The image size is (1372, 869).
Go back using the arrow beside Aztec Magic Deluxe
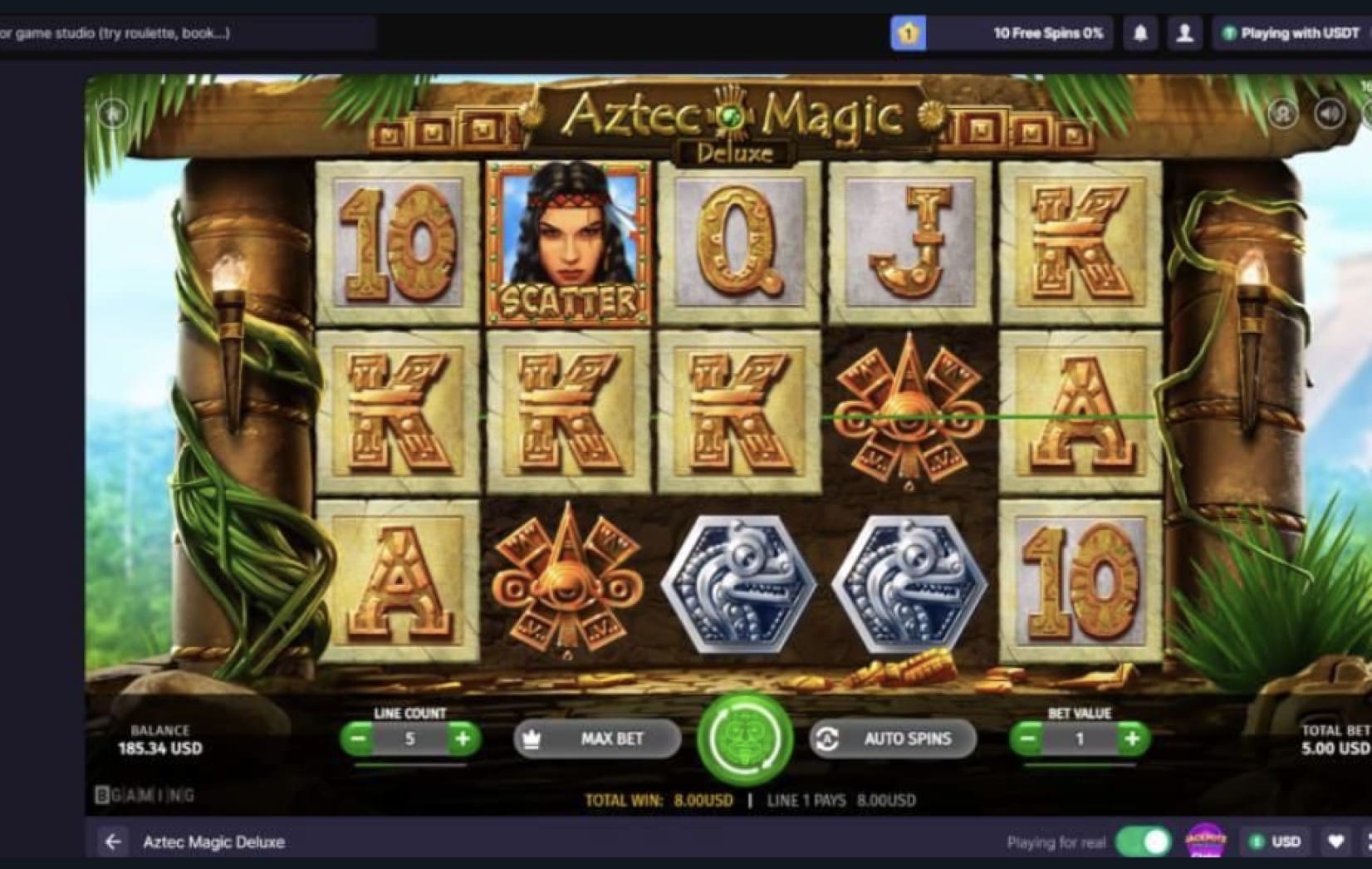pos(113,842)
